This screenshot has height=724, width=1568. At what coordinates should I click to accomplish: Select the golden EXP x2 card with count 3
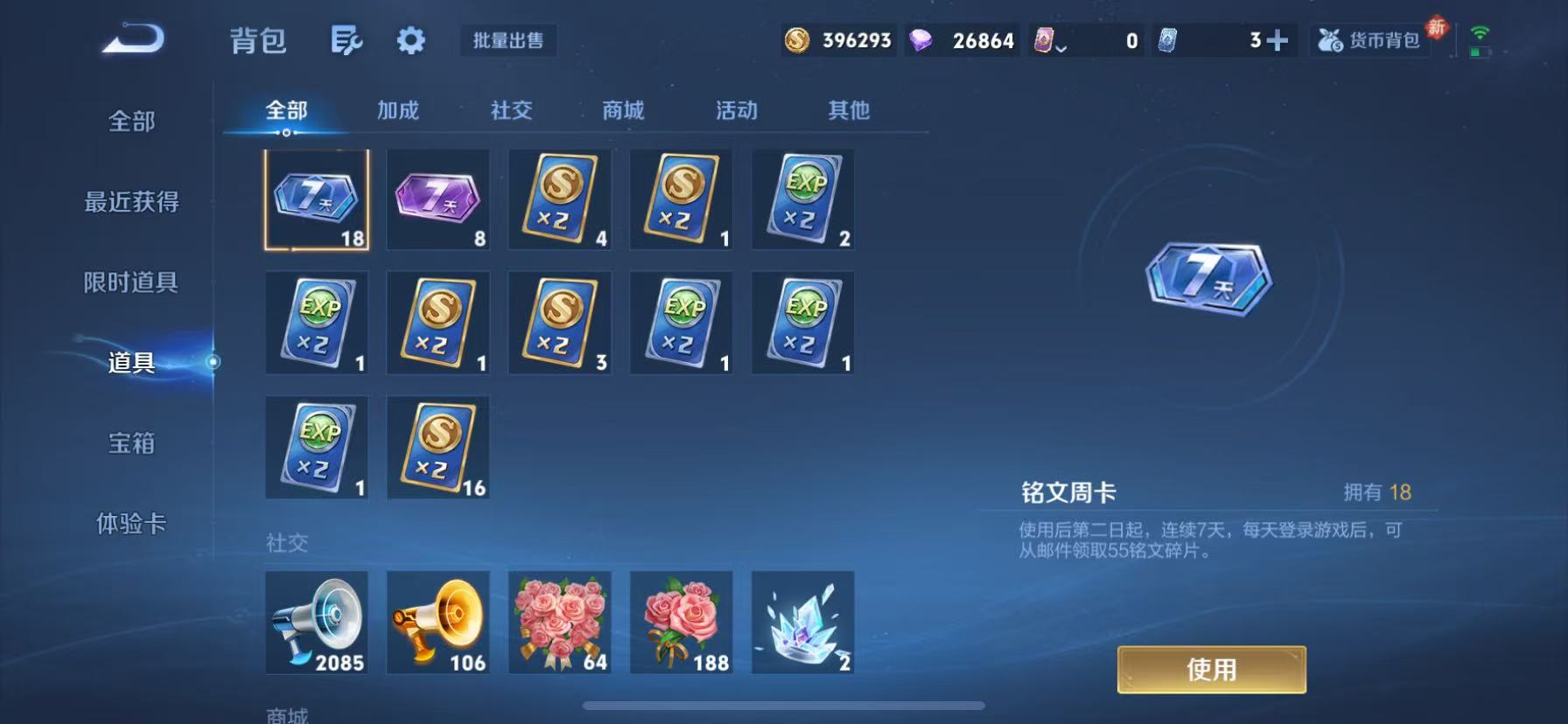559,322
